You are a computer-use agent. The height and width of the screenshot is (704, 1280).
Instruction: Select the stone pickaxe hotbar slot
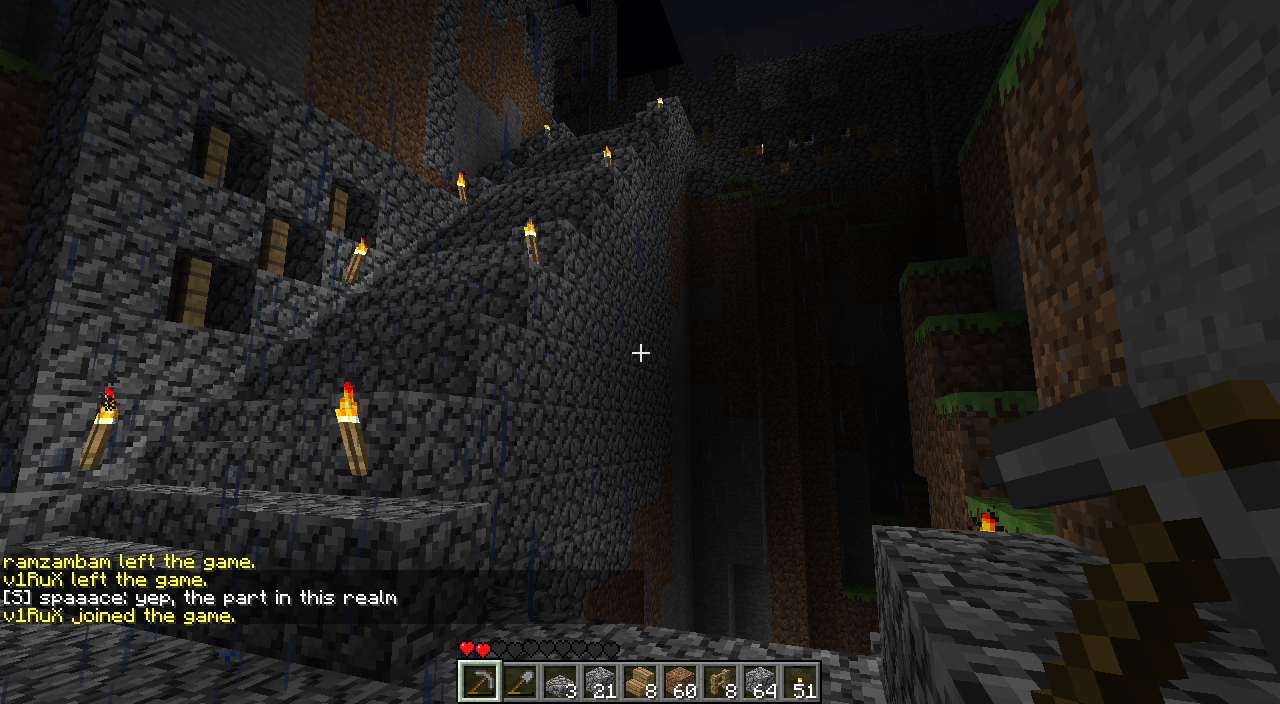tap(479, 681)
